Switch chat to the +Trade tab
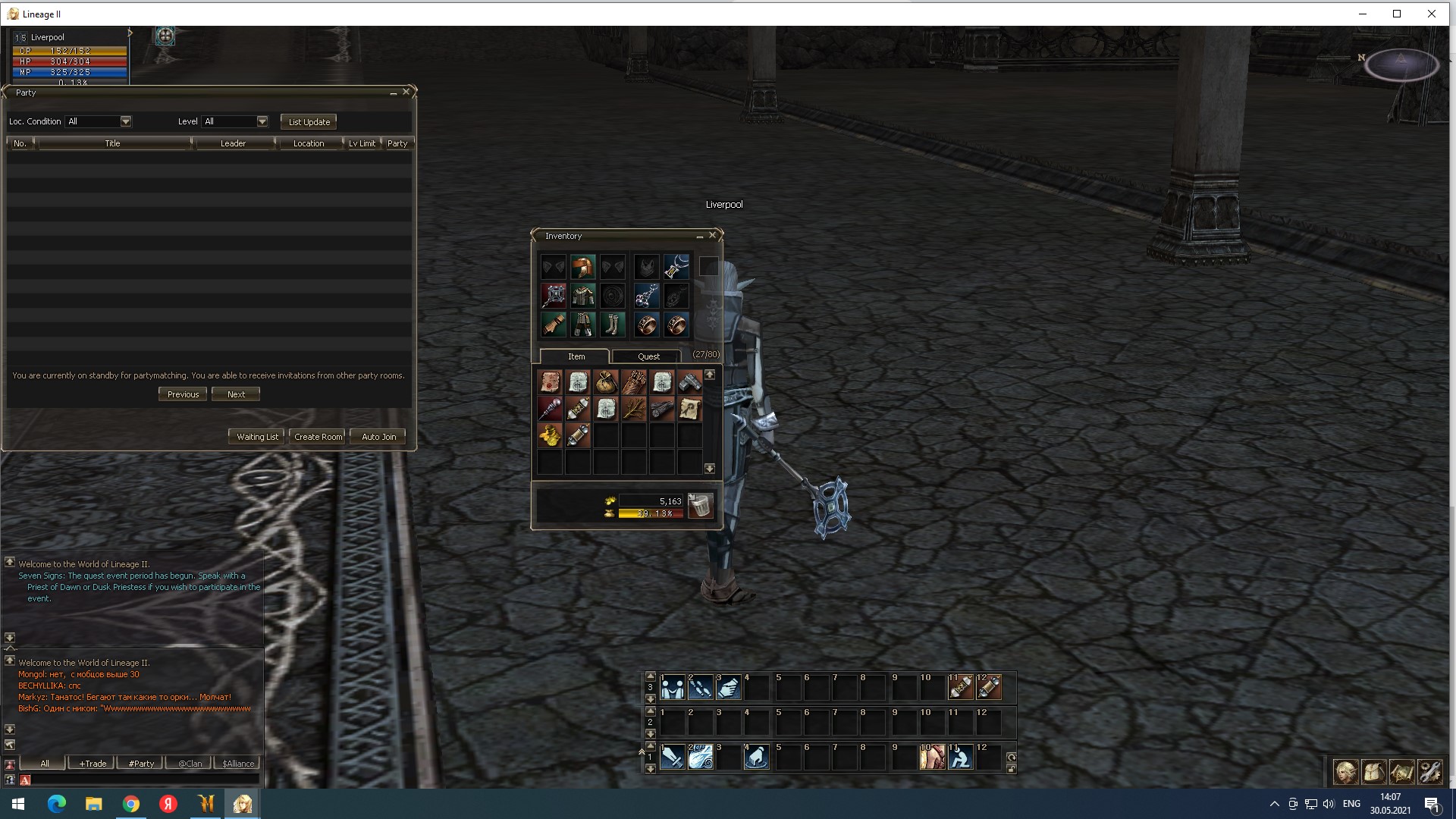Viewport: 1456px width, 819px height. click(93, 764)
